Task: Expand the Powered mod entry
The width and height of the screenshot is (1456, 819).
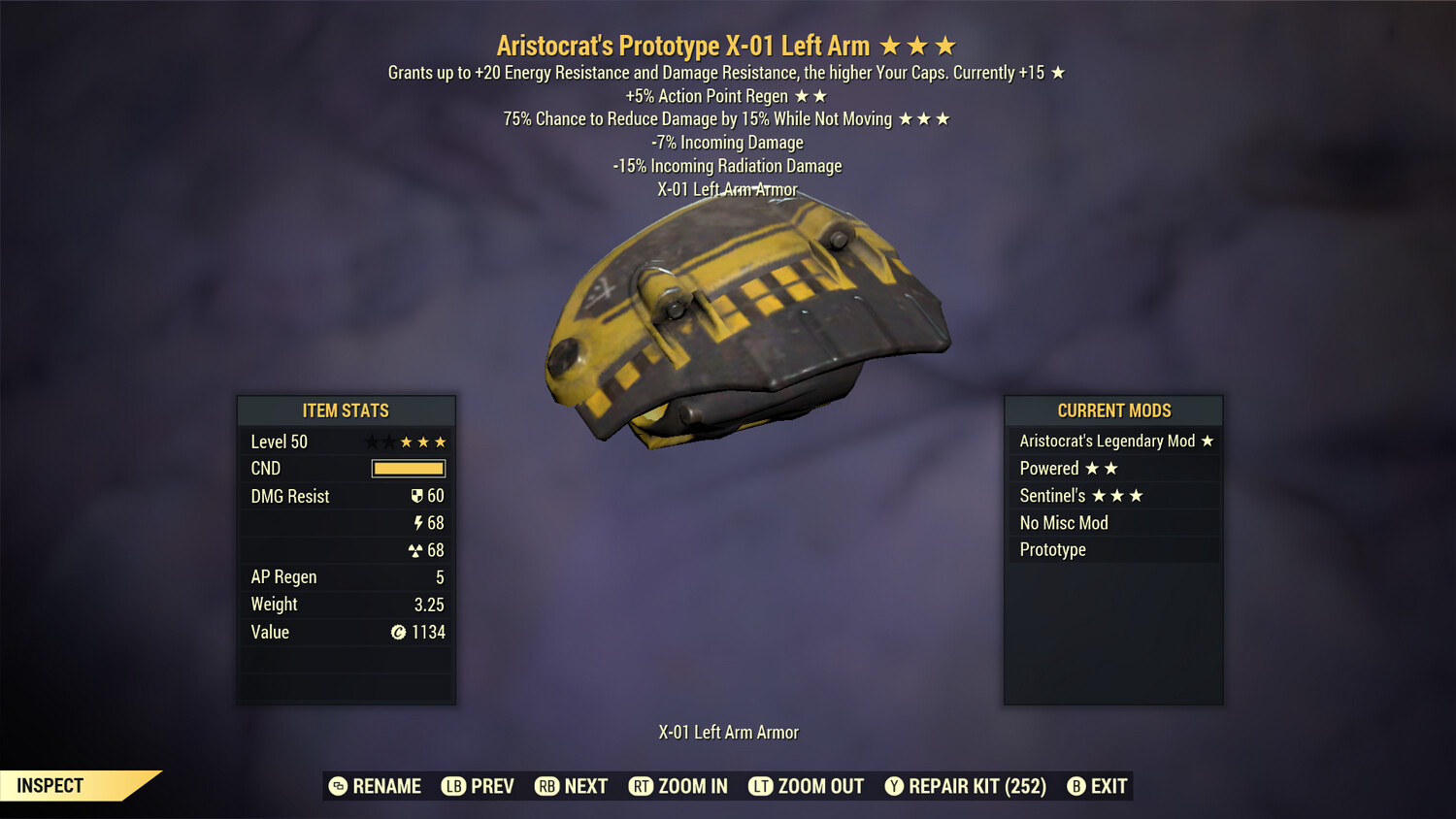Action: [x=1112, y=468]
